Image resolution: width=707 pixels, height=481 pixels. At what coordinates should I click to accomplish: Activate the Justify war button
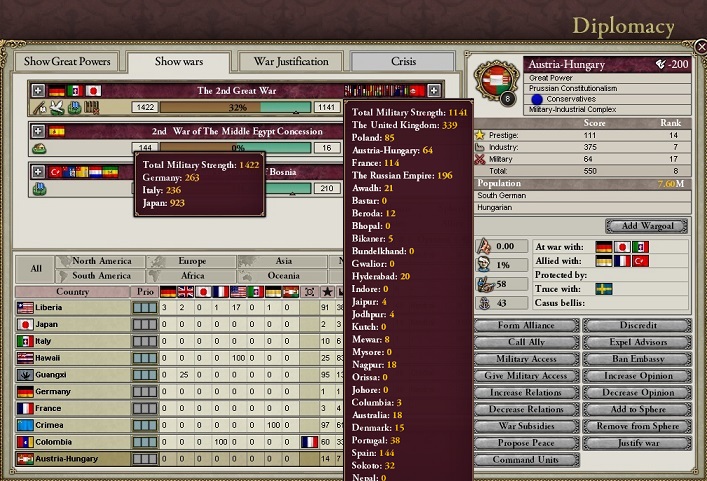(636, 443)
